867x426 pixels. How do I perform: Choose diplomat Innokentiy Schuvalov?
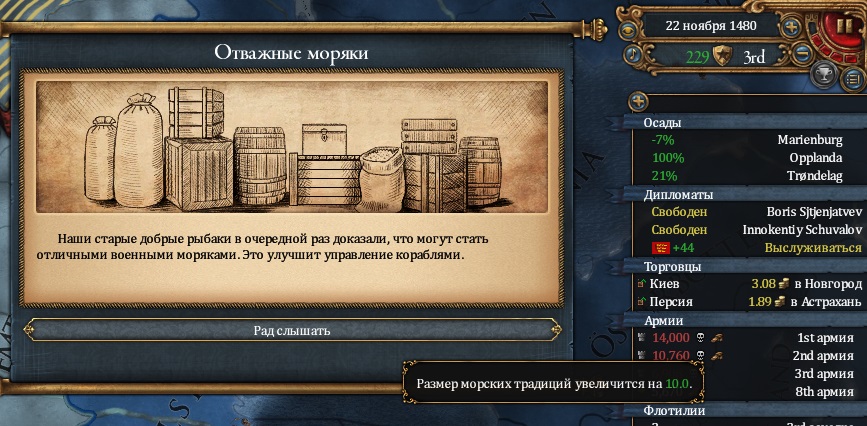click(x=745, y=230)
